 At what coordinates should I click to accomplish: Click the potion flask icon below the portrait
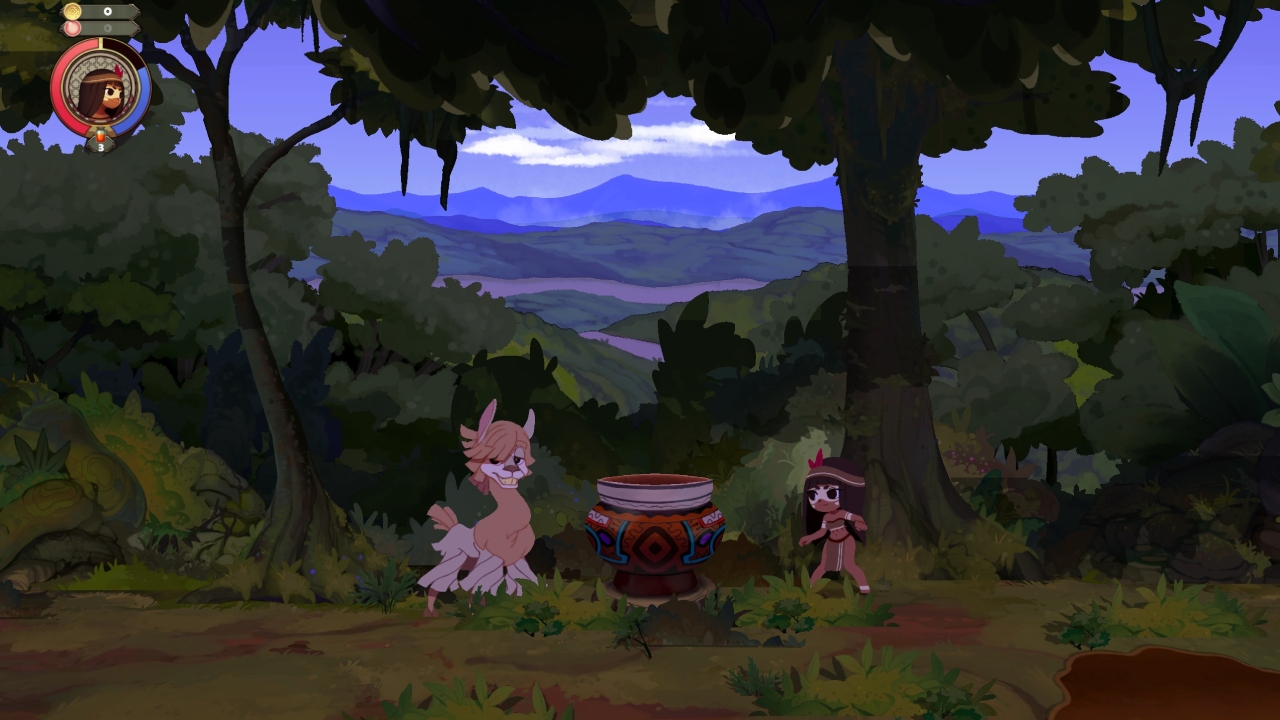(100, 134)
